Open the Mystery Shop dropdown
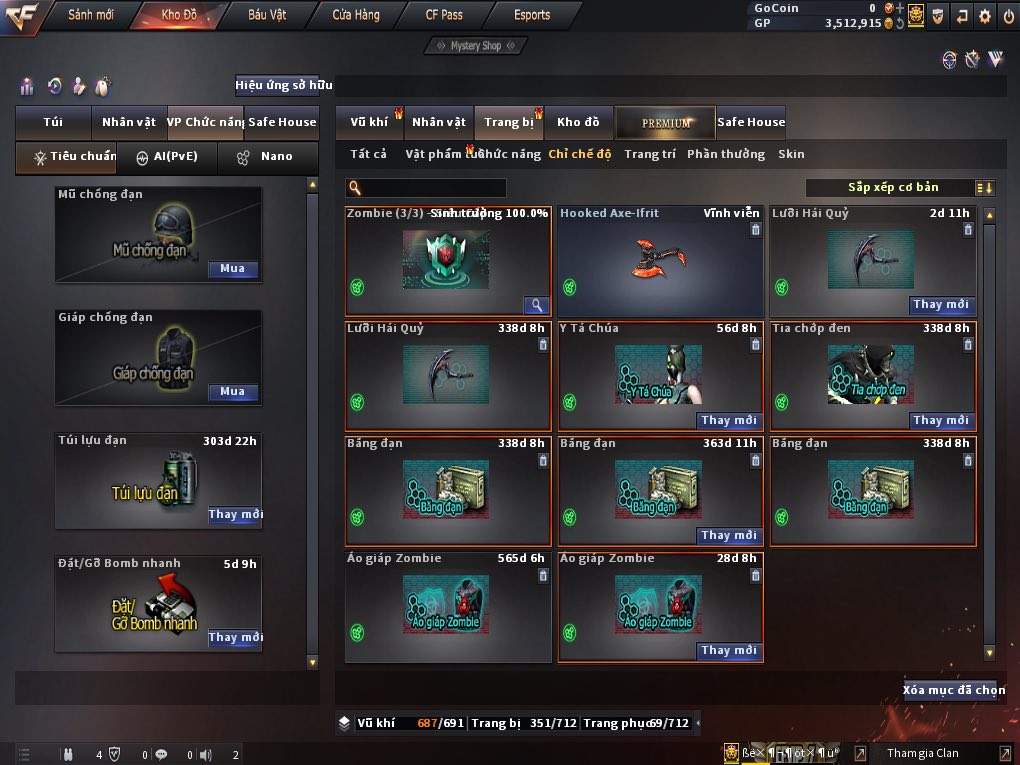Viewport: 1020px width, 765px height. [474, 46]
